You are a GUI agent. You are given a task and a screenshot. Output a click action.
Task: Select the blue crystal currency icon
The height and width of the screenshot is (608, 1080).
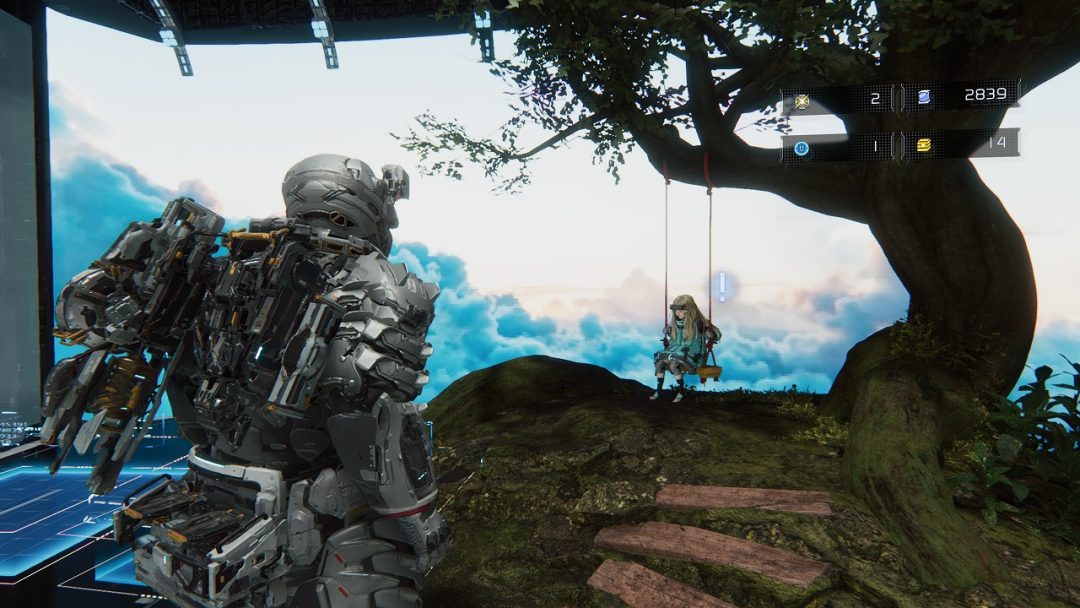pos(923,97)
